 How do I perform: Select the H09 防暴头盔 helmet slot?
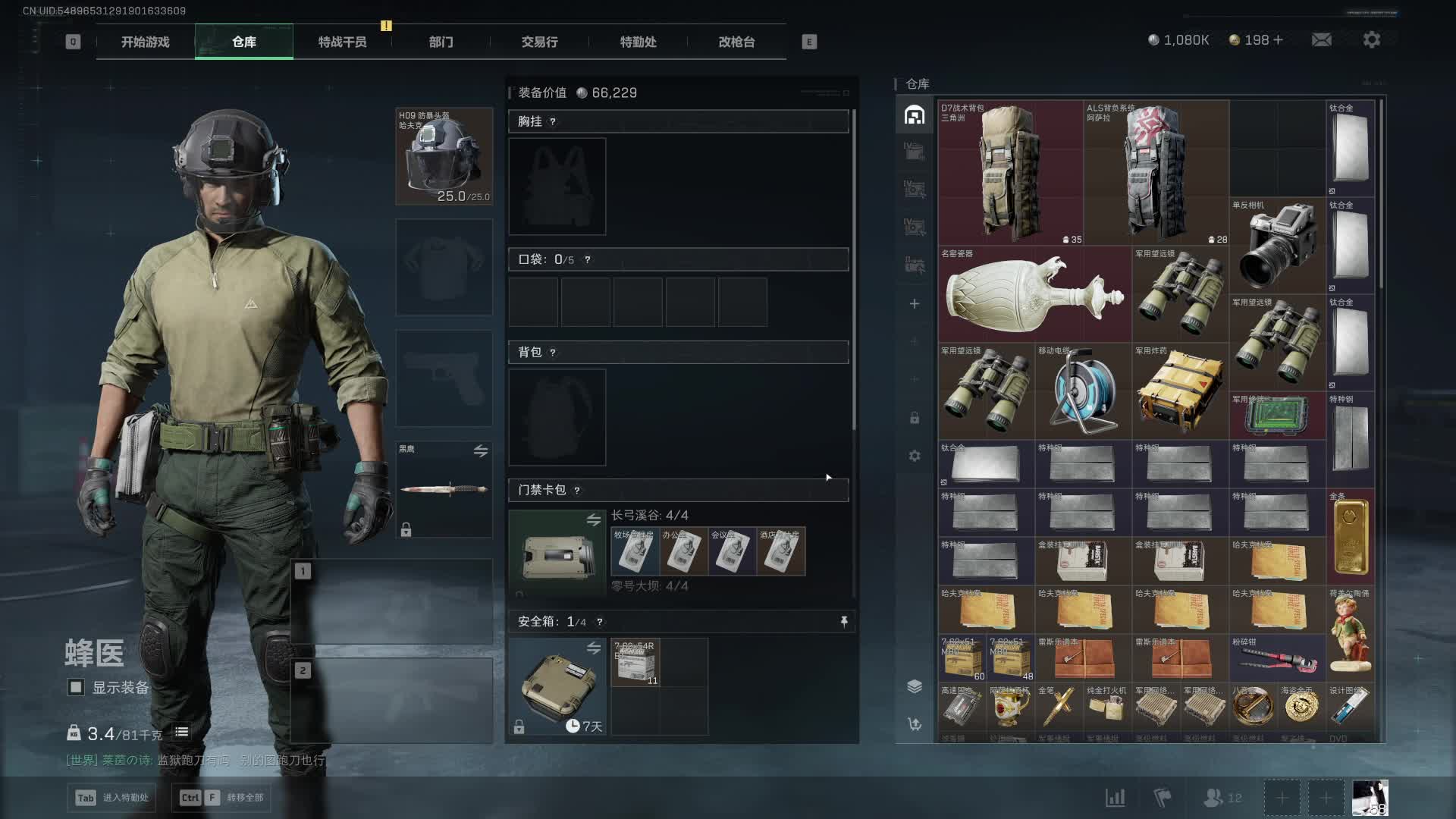point(444,156)
